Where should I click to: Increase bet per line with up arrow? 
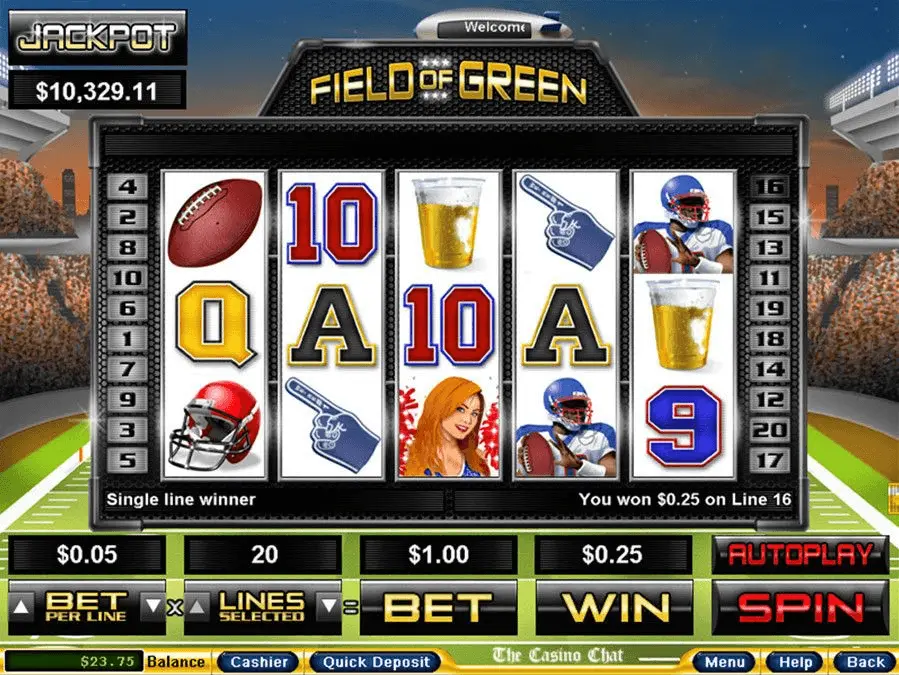tap(20, 606)
